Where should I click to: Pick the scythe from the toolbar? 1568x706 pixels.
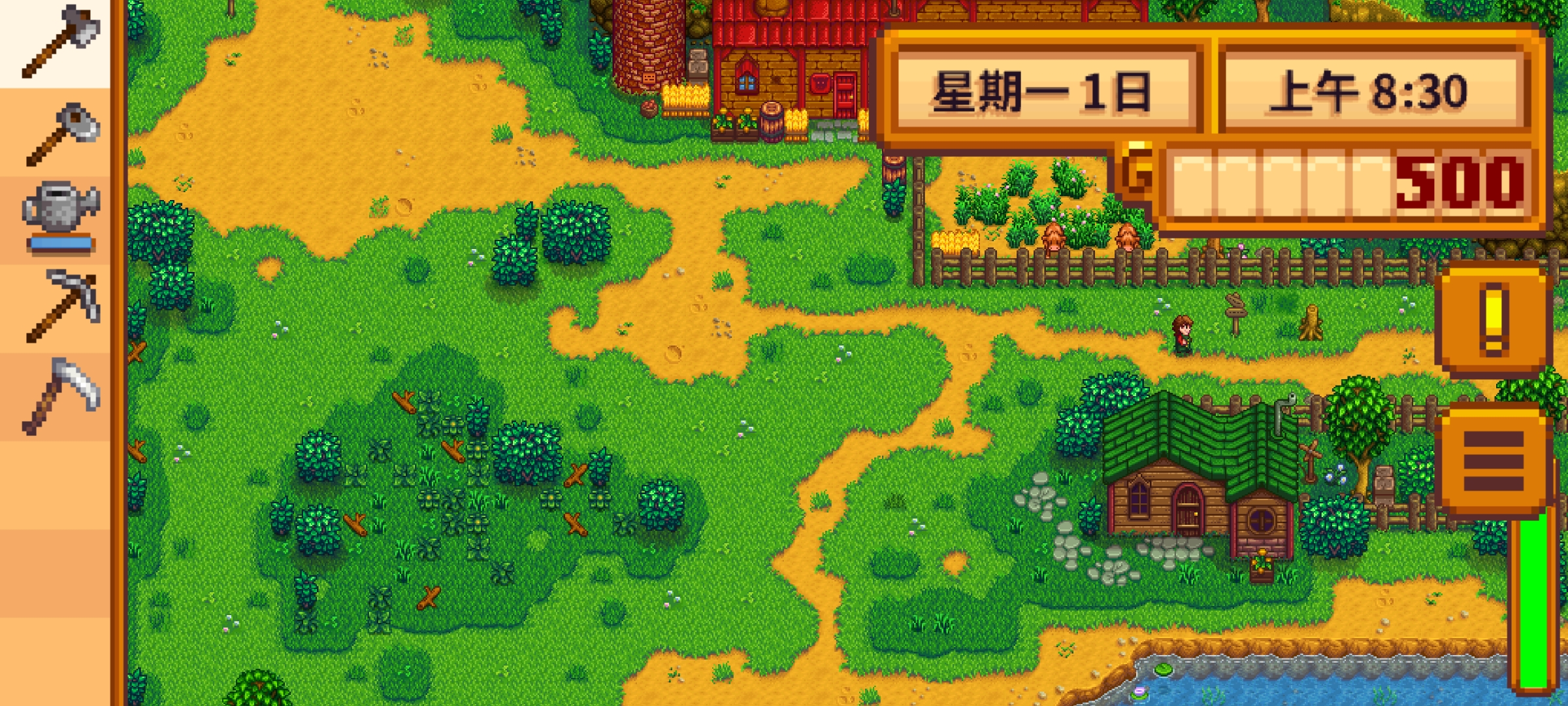click(x=60, y=395)
